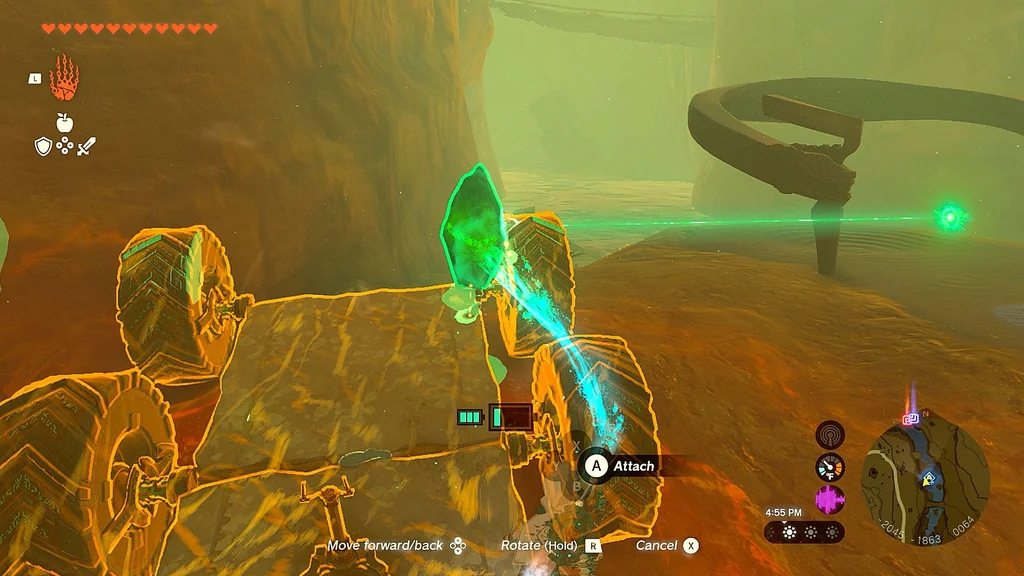Click the weather forecast strip below the clock
Image resolution: width=1024 pixels, height=576 pixels.
804,532
